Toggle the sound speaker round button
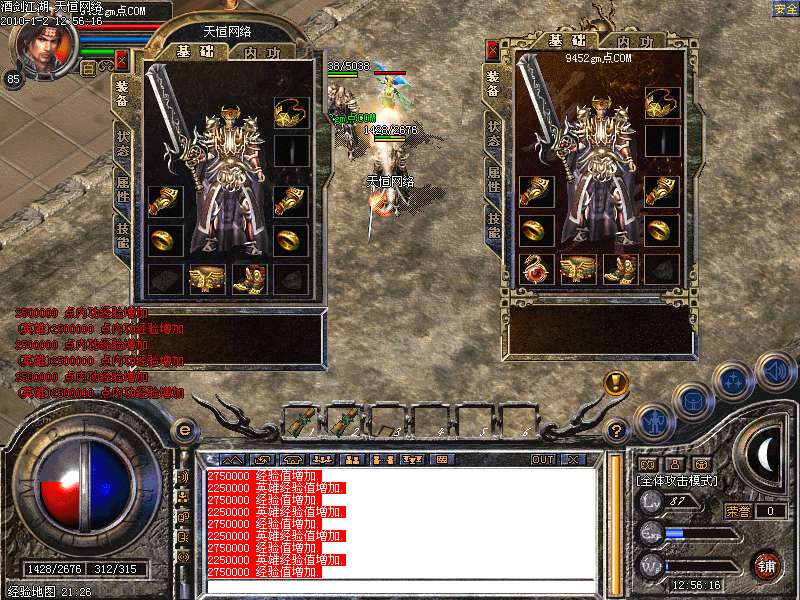Image resolution: width=800 pixels, height=600 pixels. pos(775,371)
